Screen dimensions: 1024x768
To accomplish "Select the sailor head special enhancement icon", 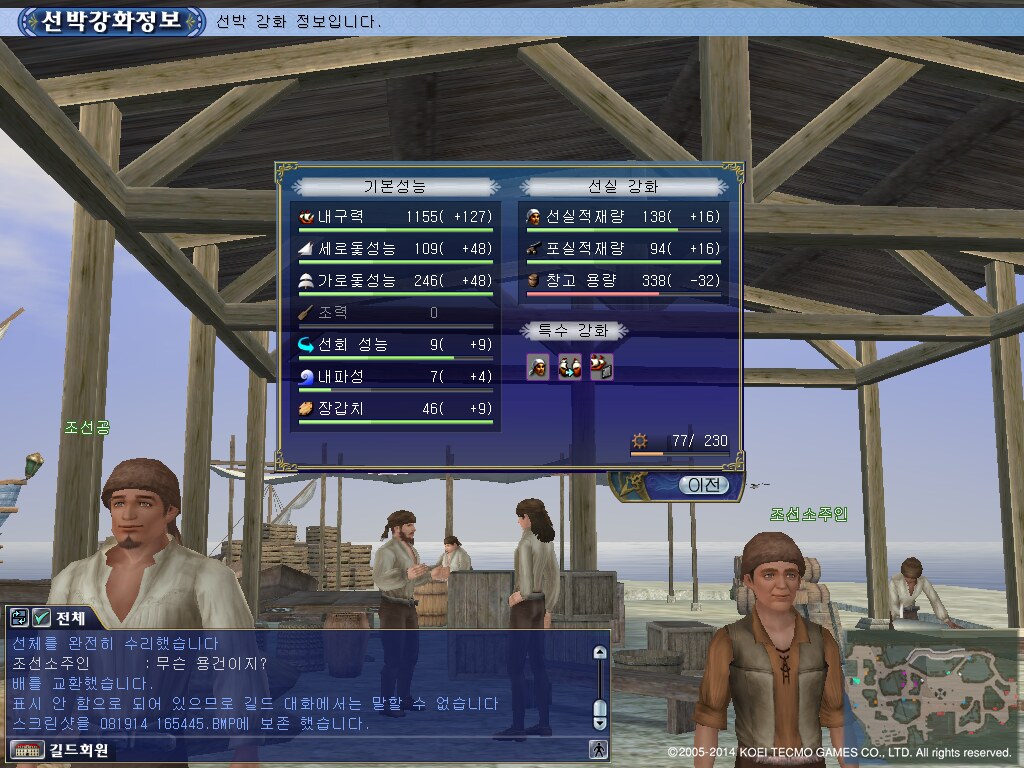I will (x=538, y=368).
